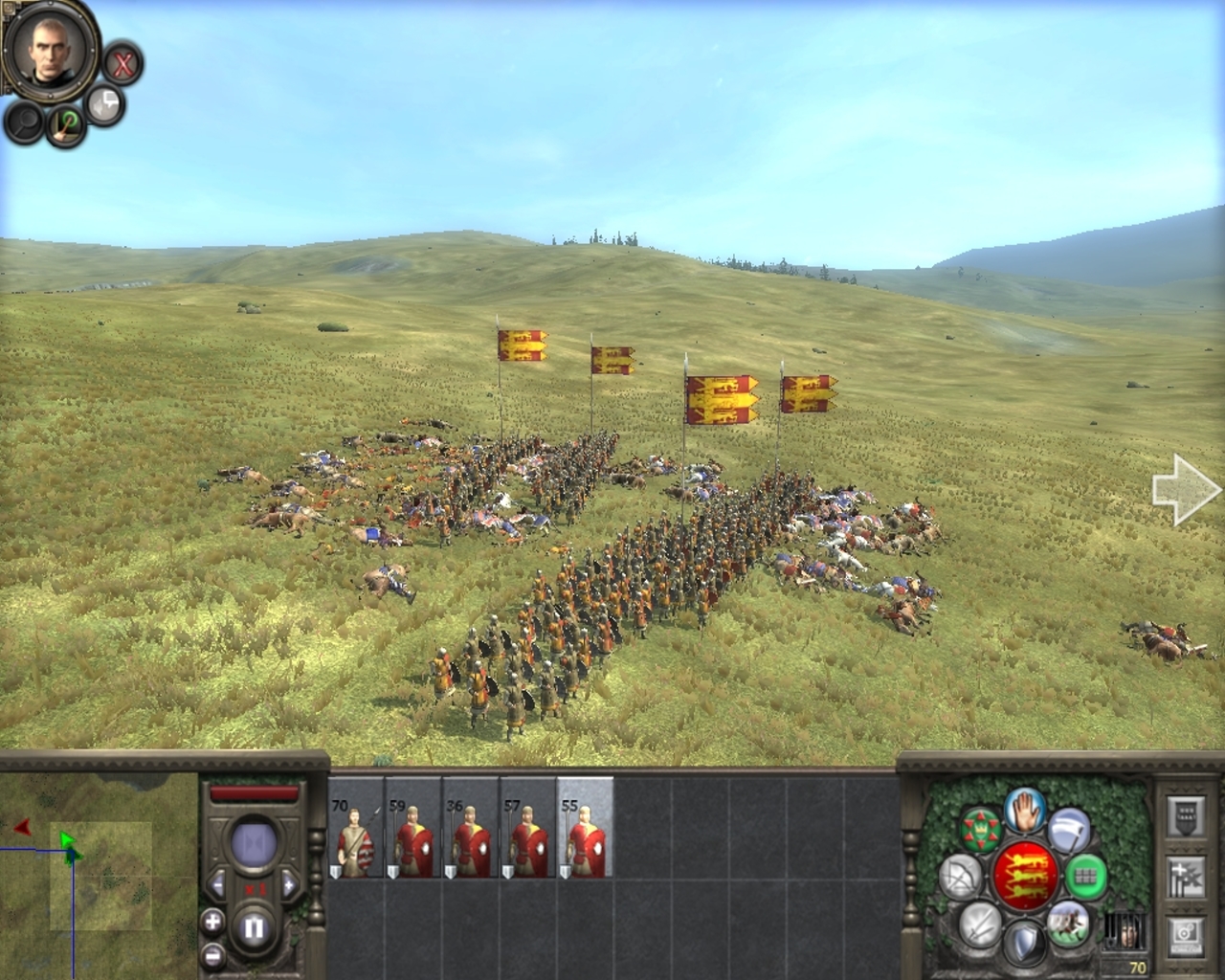Order units to halt with hand icon
This screenshot has width=1225, height=980.
[1023, 810]
